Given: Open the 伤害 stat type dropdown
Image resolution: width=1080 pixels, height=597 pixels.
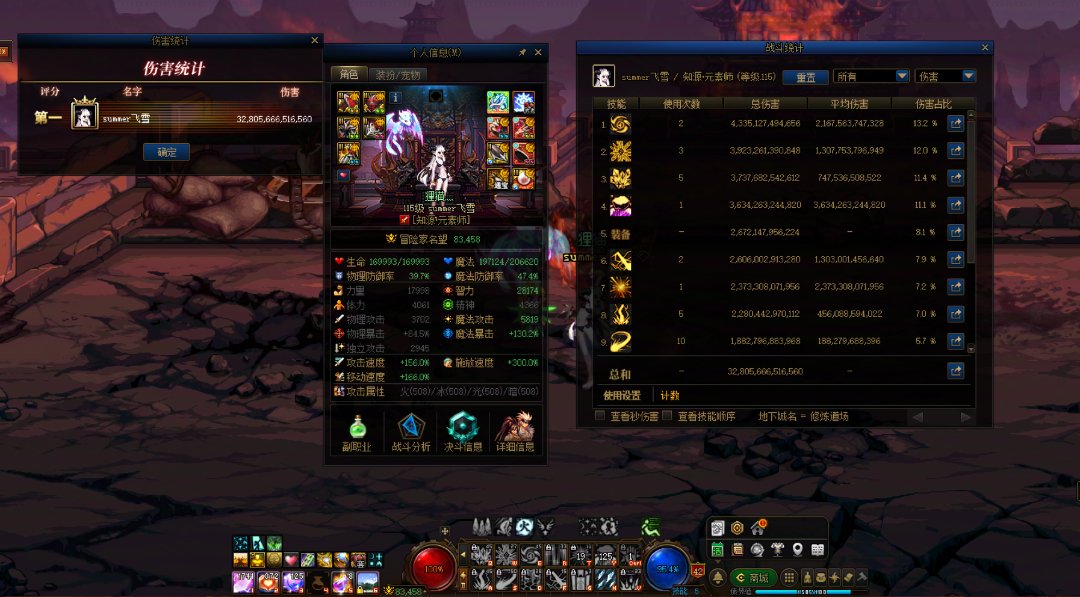Looking at the screenshot, I should [945, 76].
